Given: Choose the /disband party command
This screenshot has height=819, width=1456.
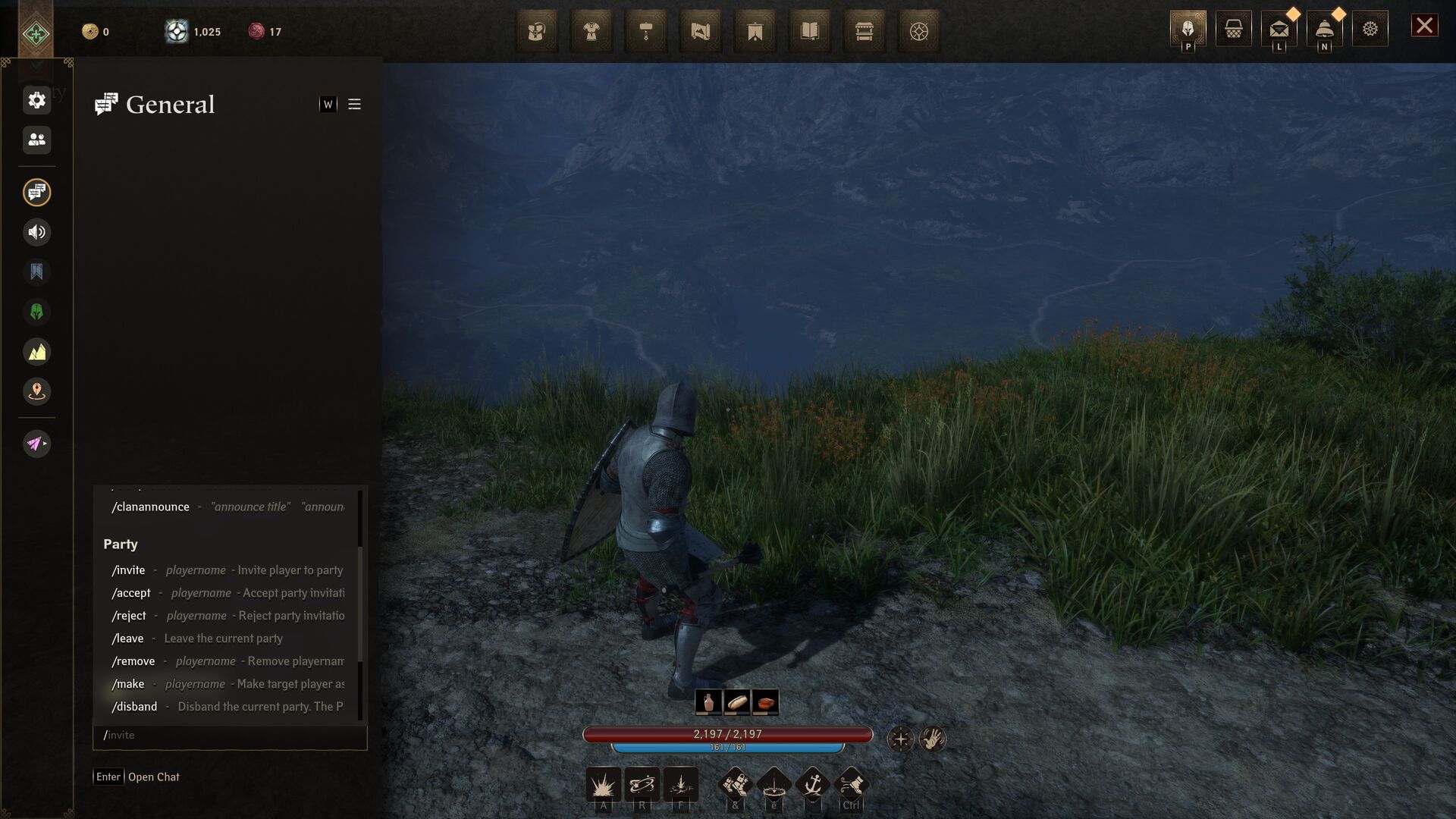Looking at the screenshot, I should [135, 707].
